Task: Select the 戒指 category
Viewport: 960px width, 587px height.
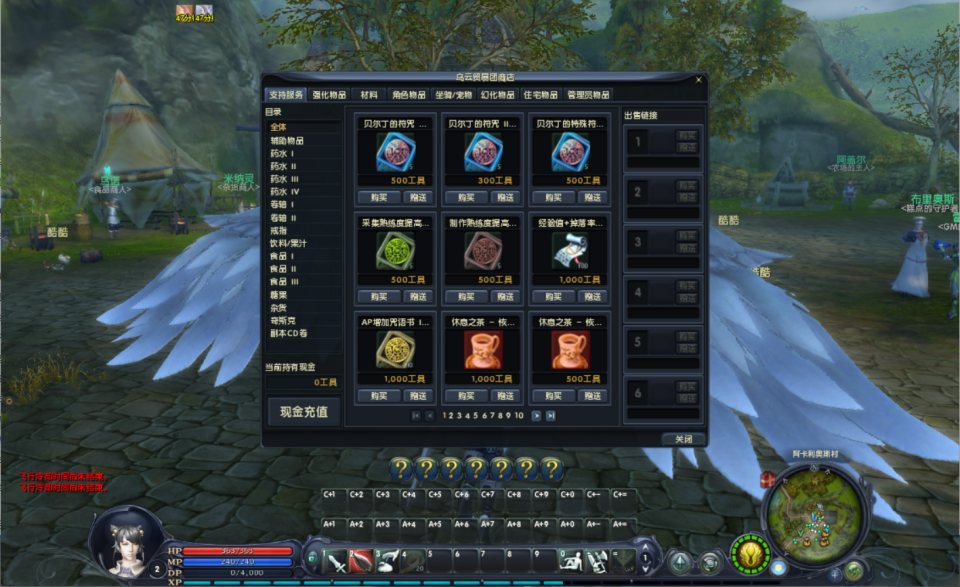Action: pyautogui.click(x=278, y=230)
